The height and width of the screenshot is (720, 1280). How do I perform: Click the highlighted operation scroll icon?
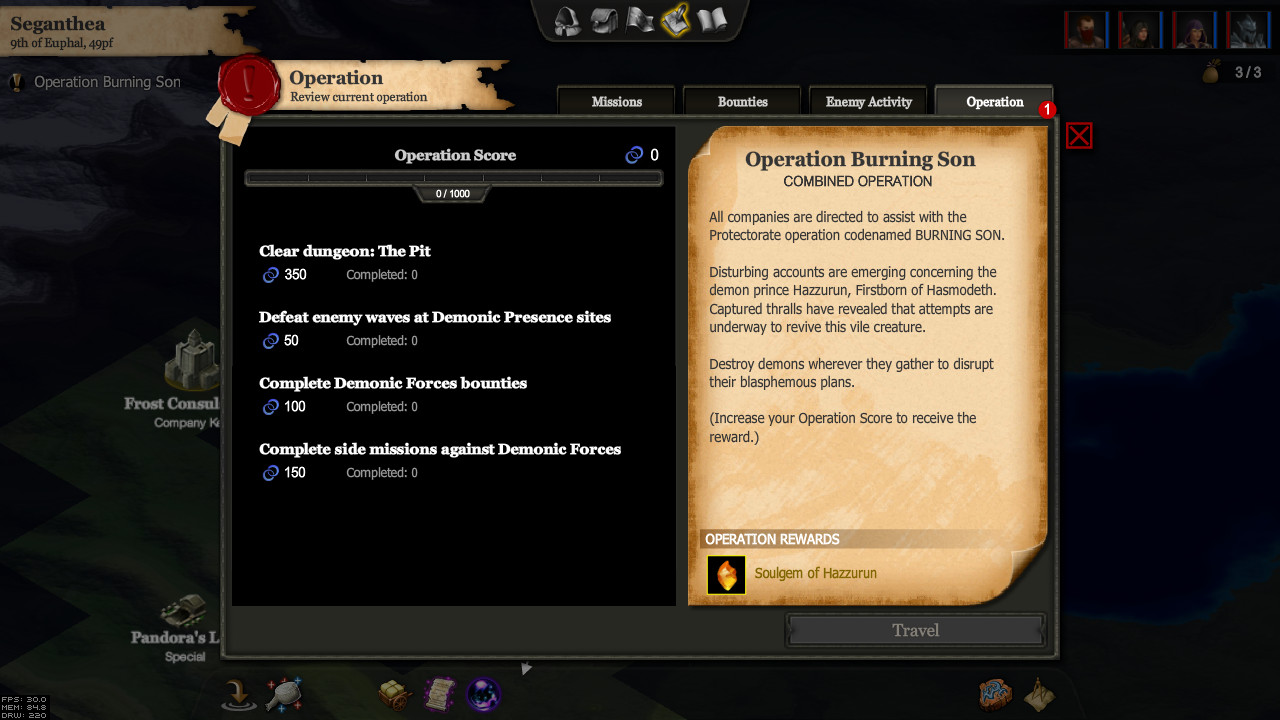click(675, 19)
